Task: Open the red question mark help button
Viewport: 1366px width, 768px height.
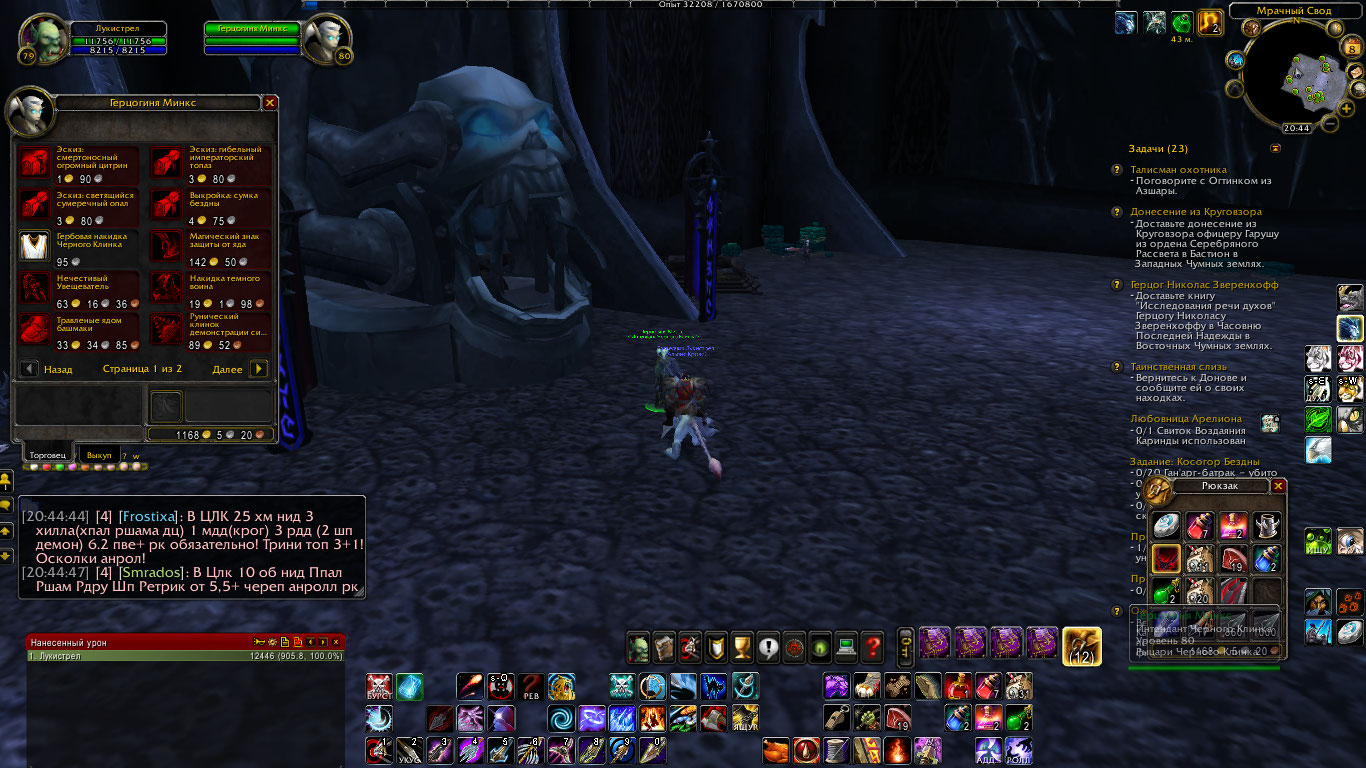Action: pos(872,648)
